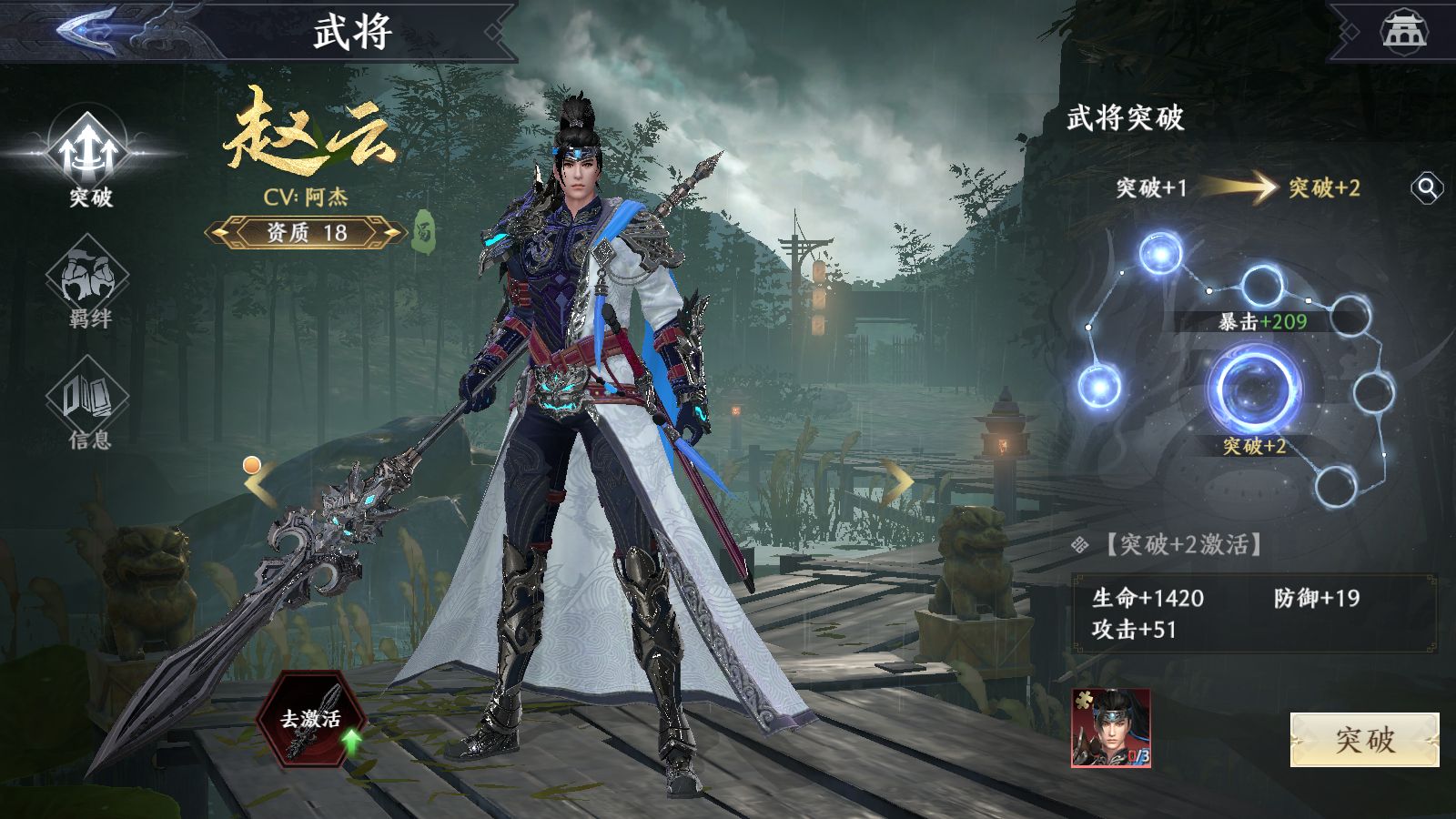
Task: Confirm the 突破 breakthrough button
Action: 1364,739
